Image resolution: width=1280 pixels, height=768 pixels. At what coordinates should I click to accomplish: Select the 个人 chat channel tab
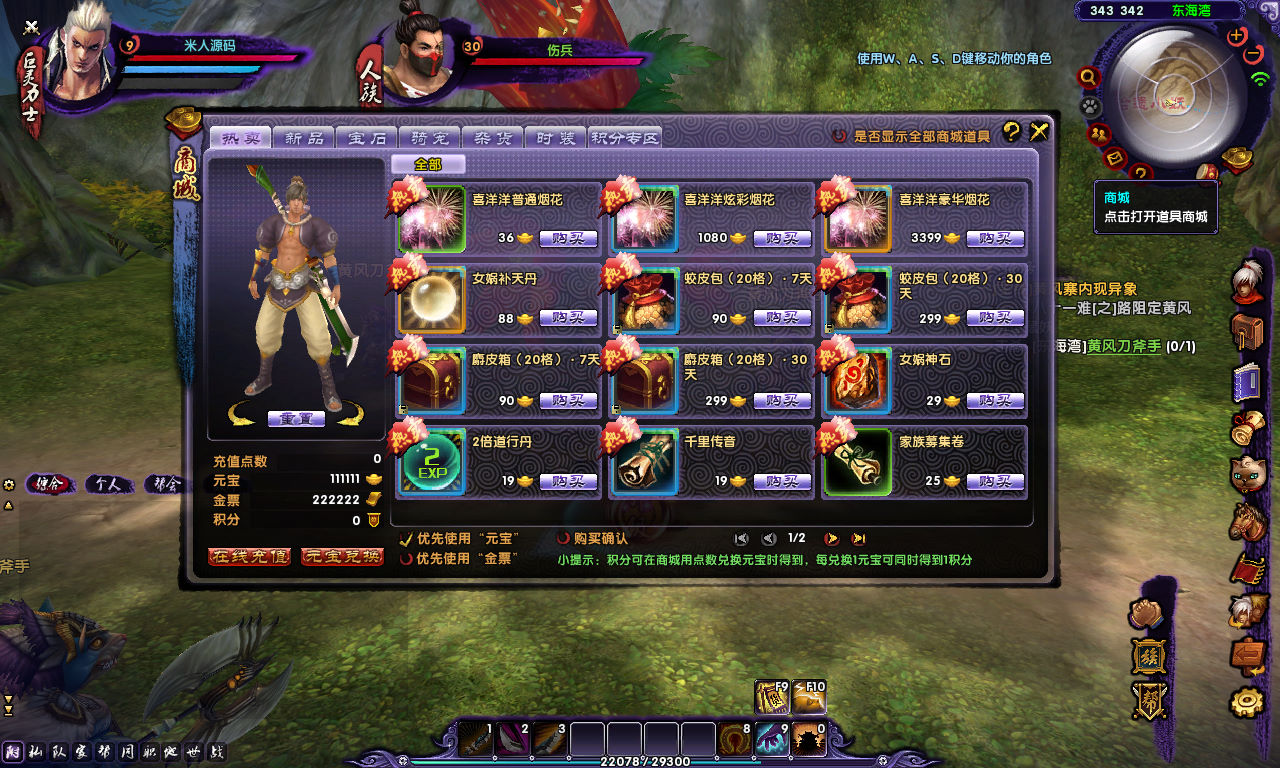(108, 484)
